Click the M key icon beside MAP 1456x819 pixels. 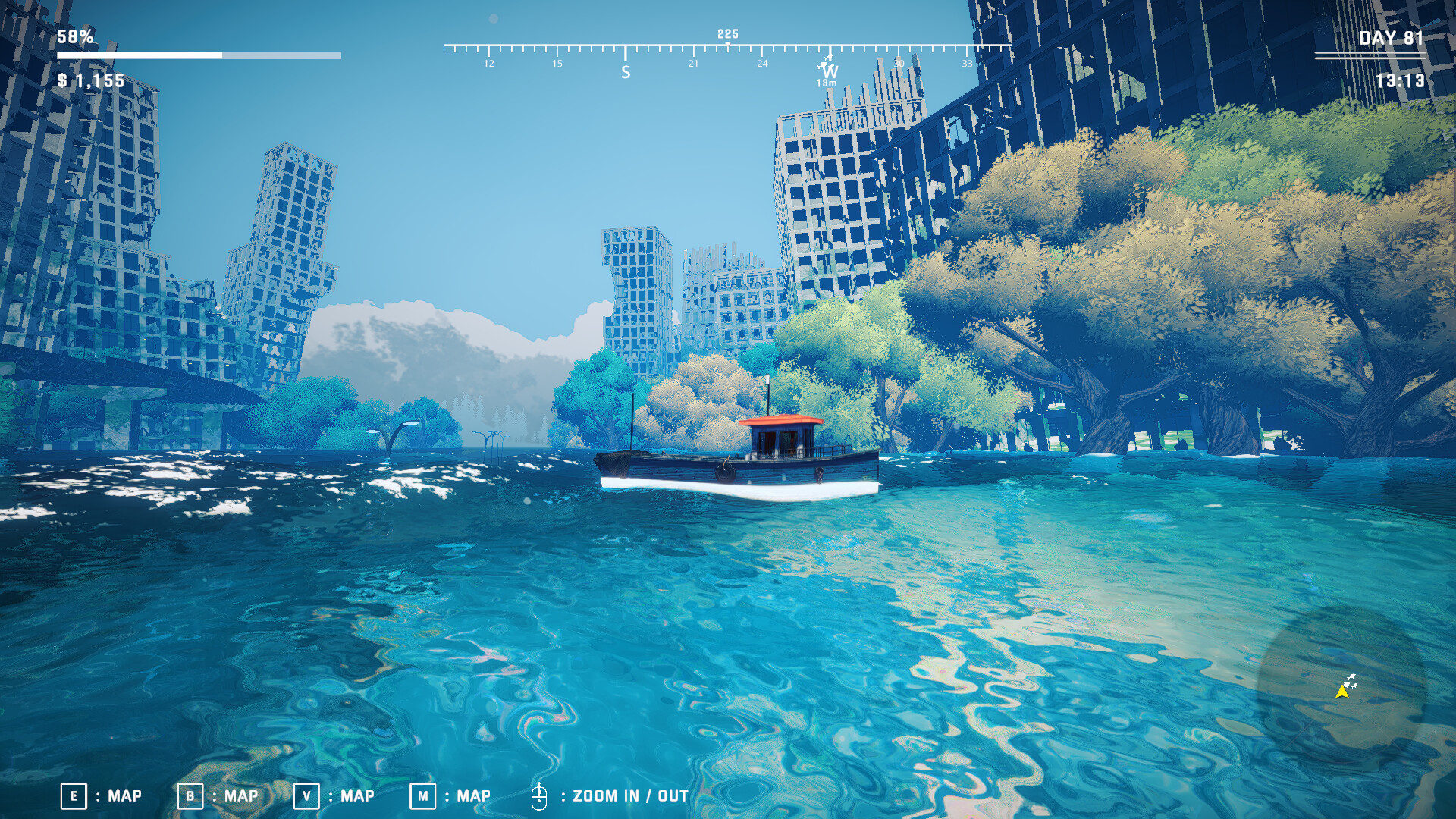tap(424, 796)
